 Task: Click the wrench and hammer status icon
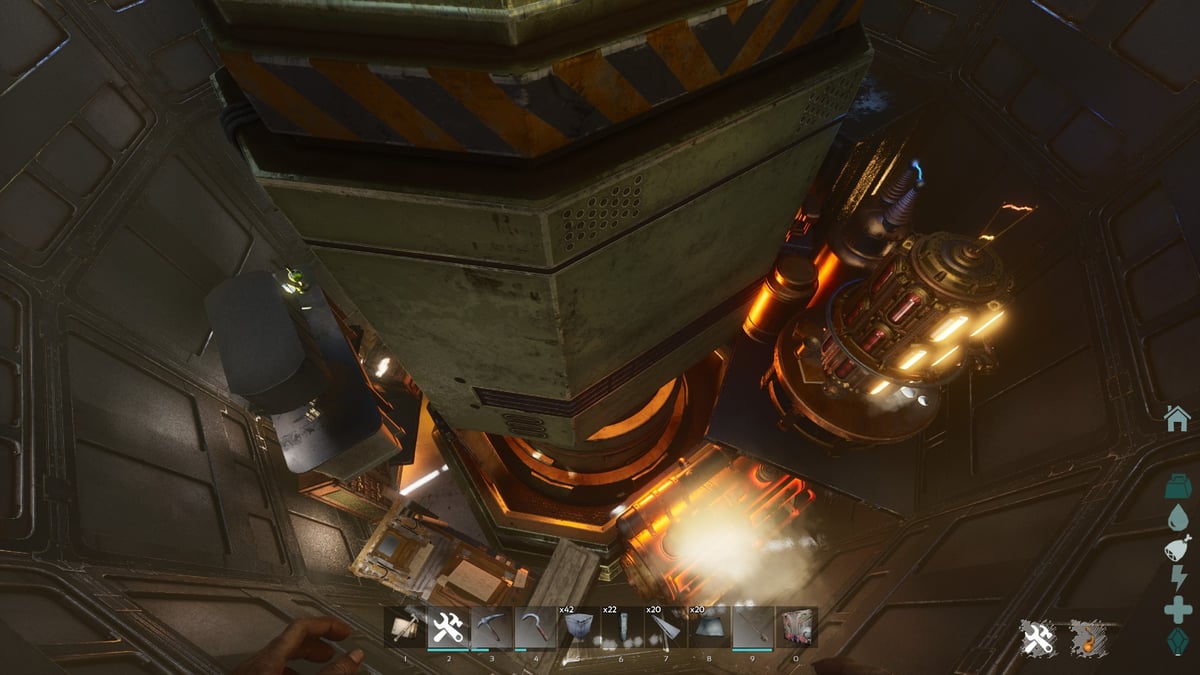tap(1039, 638)
